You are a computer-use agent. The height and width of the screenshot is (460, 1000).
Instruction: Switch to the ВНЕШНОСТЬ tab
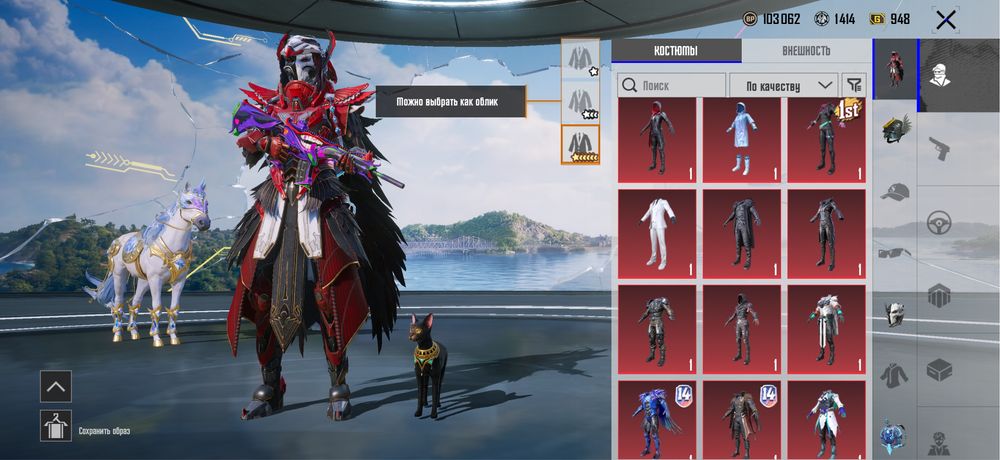805,51
